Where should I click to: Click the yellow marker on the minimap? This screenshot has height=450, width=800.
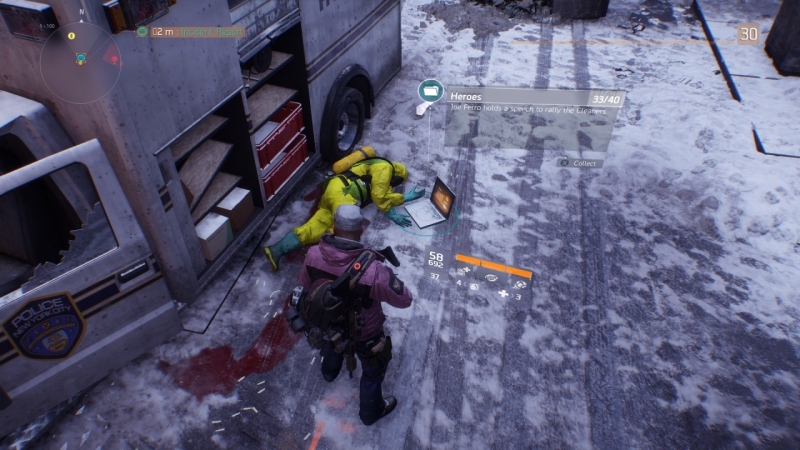pyautogui.click(x=72, y=36)
